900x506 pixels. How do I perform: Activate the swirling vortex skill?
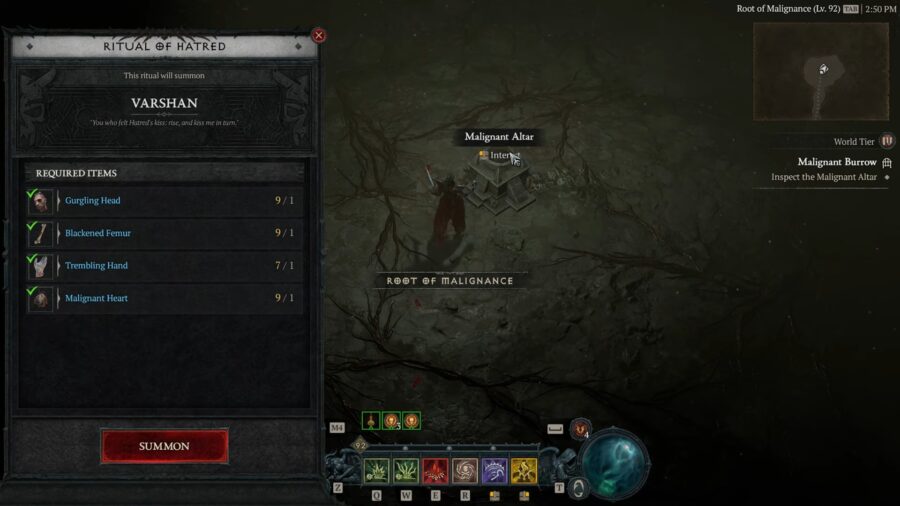(465, 471)
